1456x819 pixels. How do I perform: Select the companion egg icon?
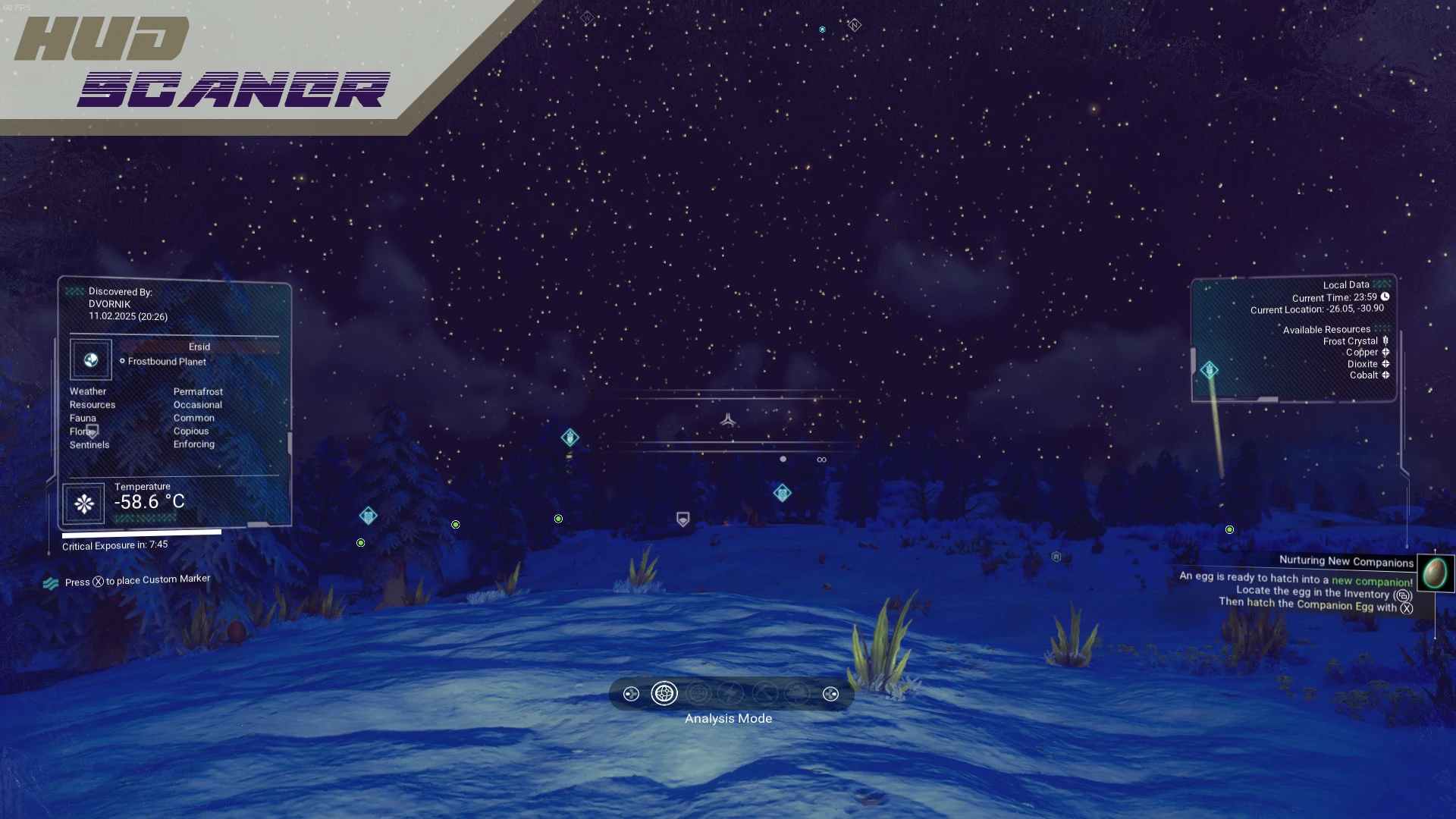1434,573
